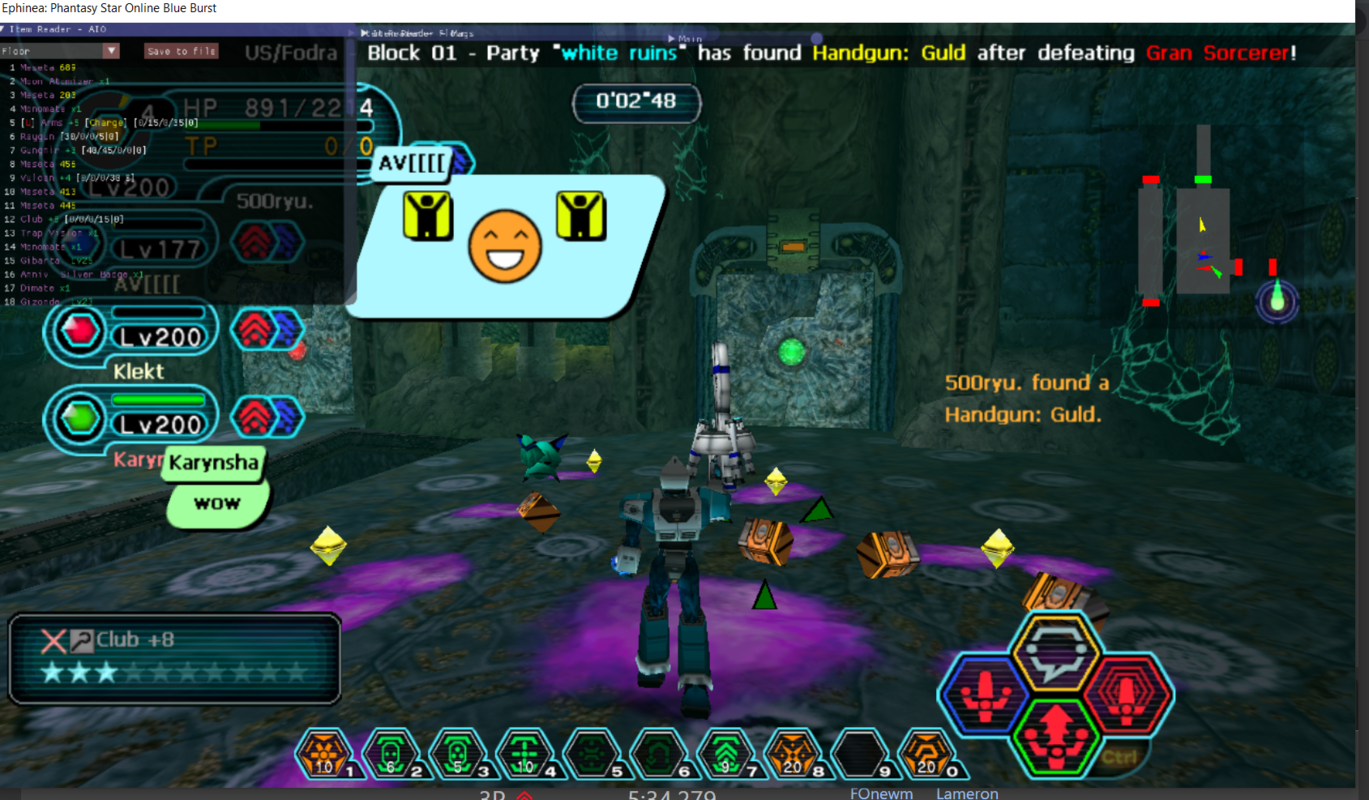
Task: Select the dimmed icon in hotbar slot 6
Action: tap(659, 755)
